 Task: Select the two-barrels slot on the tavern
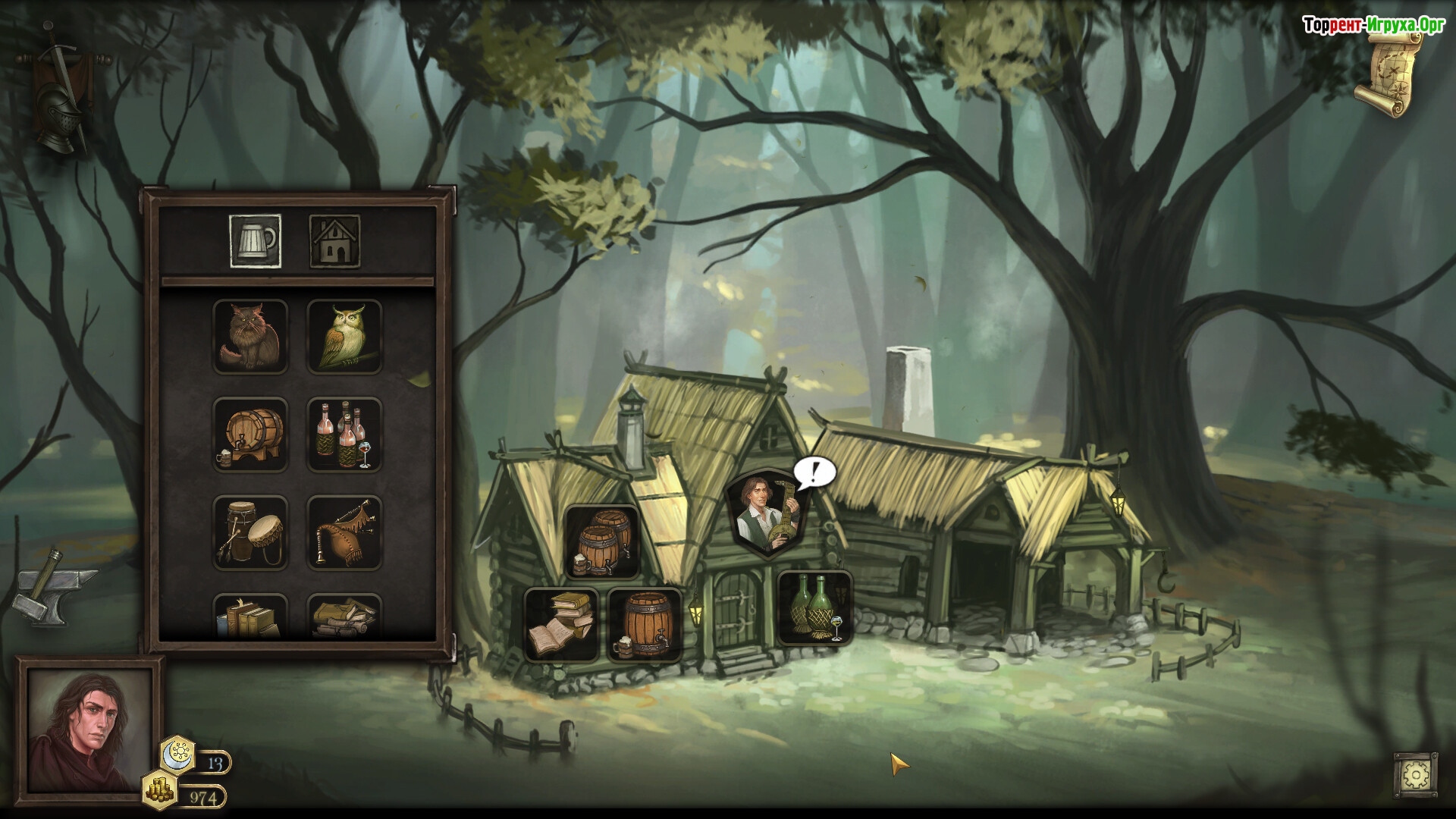(x=602, y=541)
